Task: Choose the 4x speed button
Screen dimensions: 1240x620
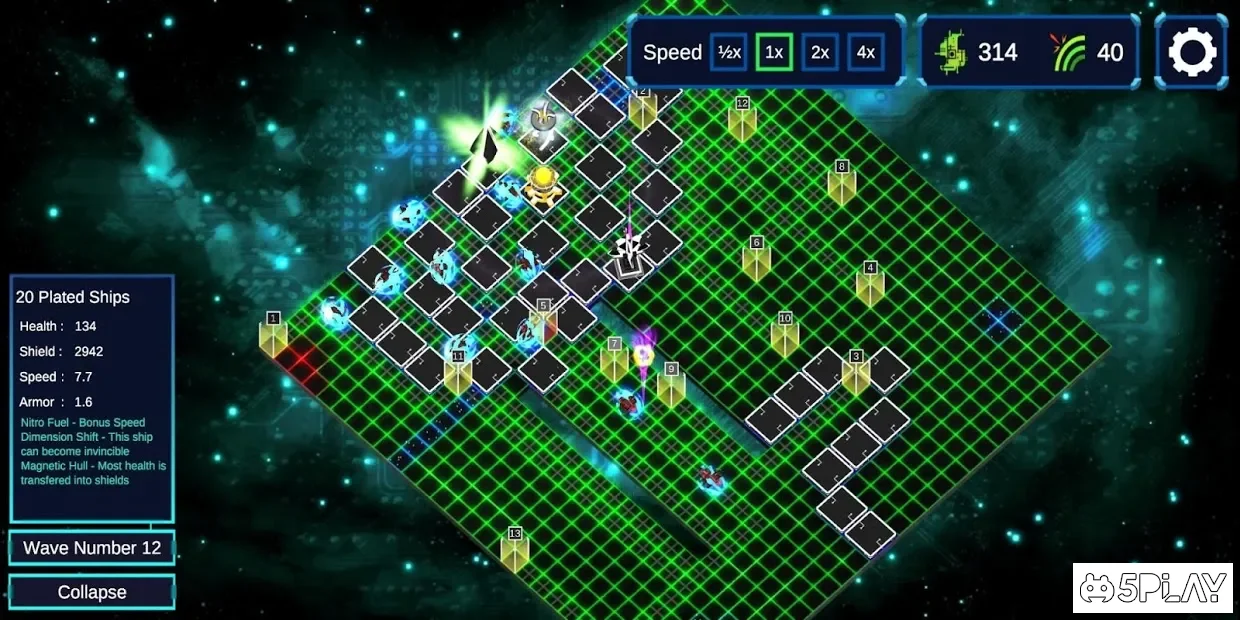Action: (866, 52)
